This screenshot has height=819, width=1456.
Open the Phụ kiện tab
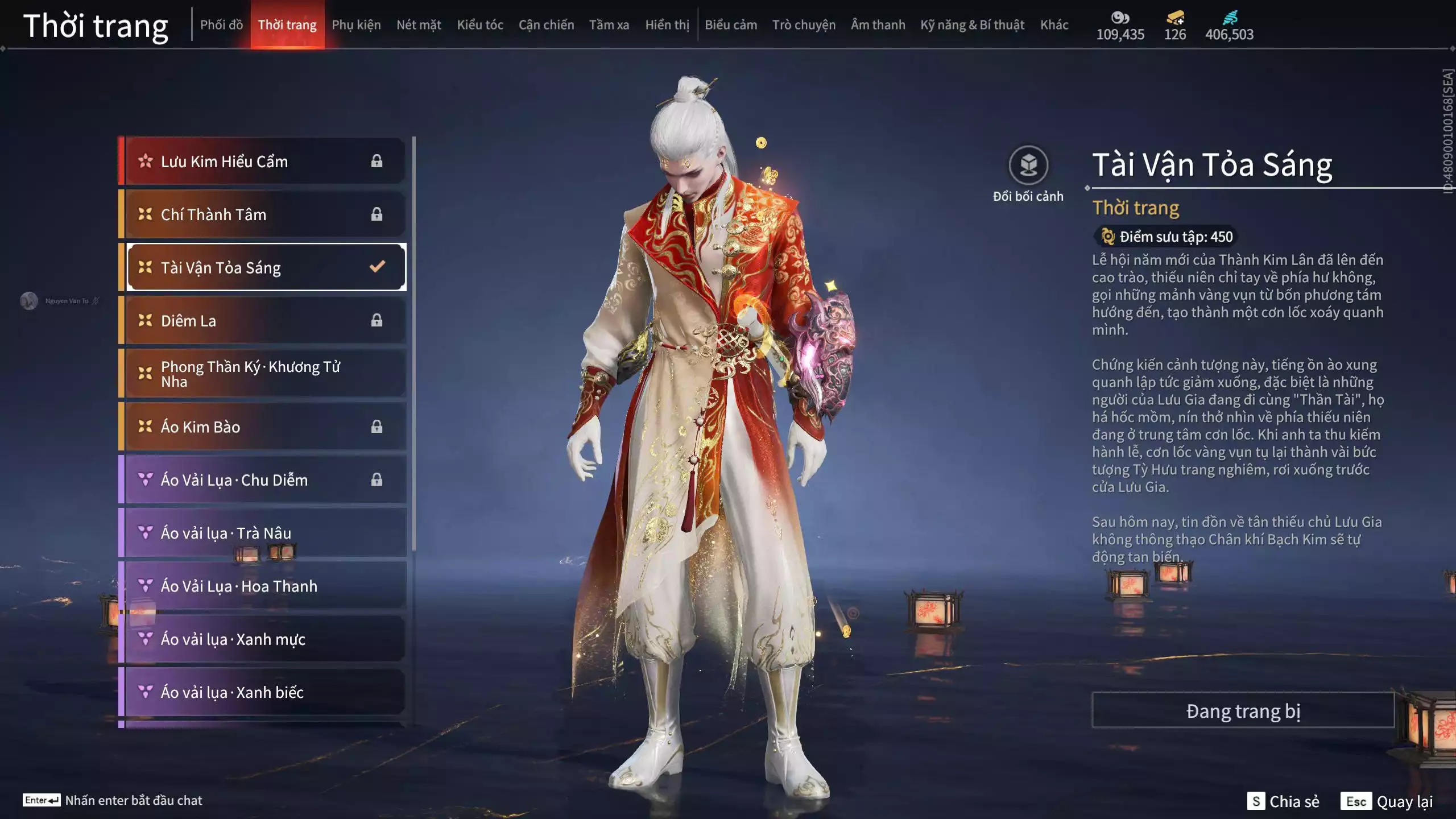[356, 25]
